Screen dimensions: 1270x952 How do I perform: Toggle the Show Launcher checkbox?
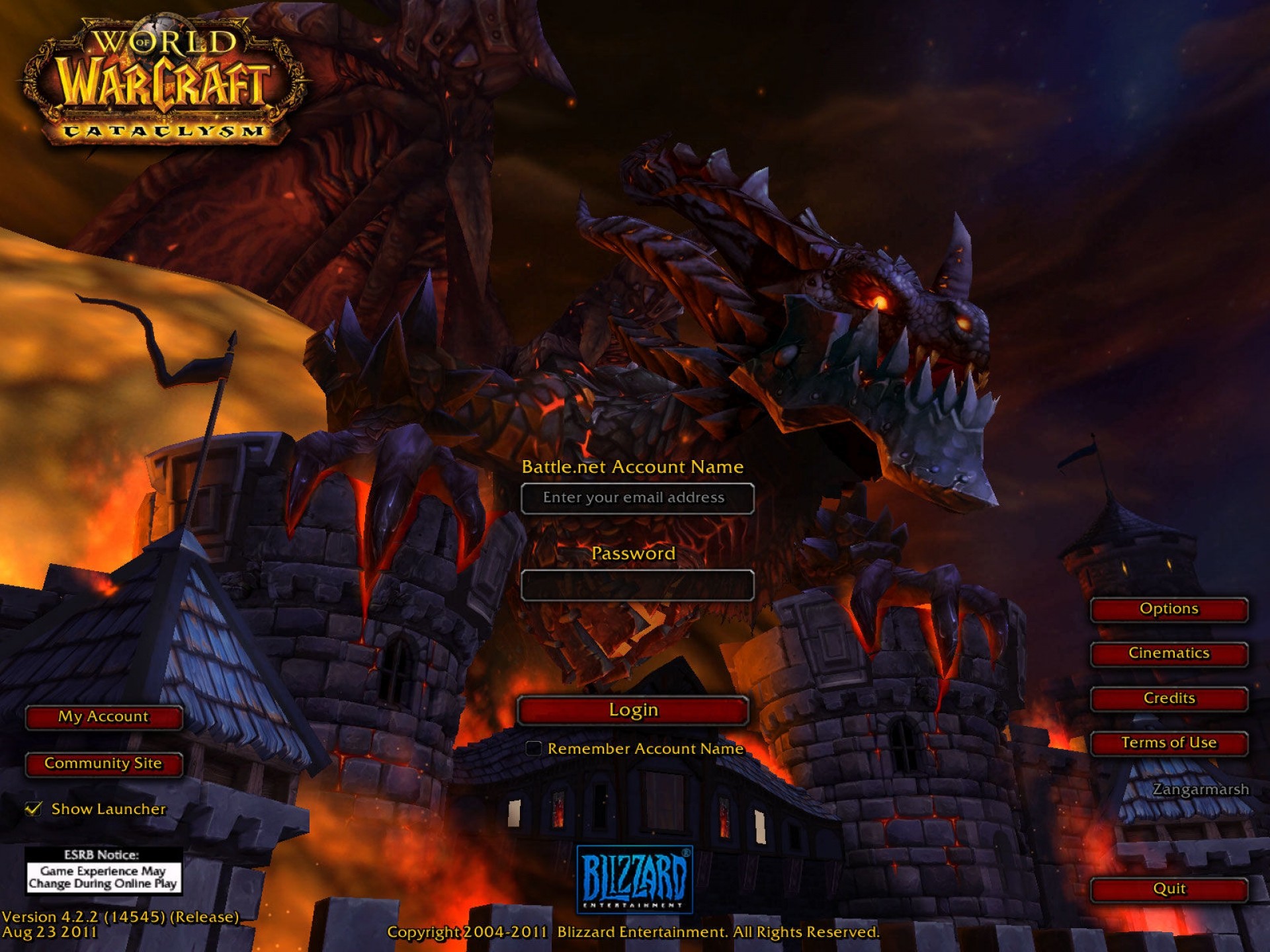pyautogui.click(x=33, y=809)
